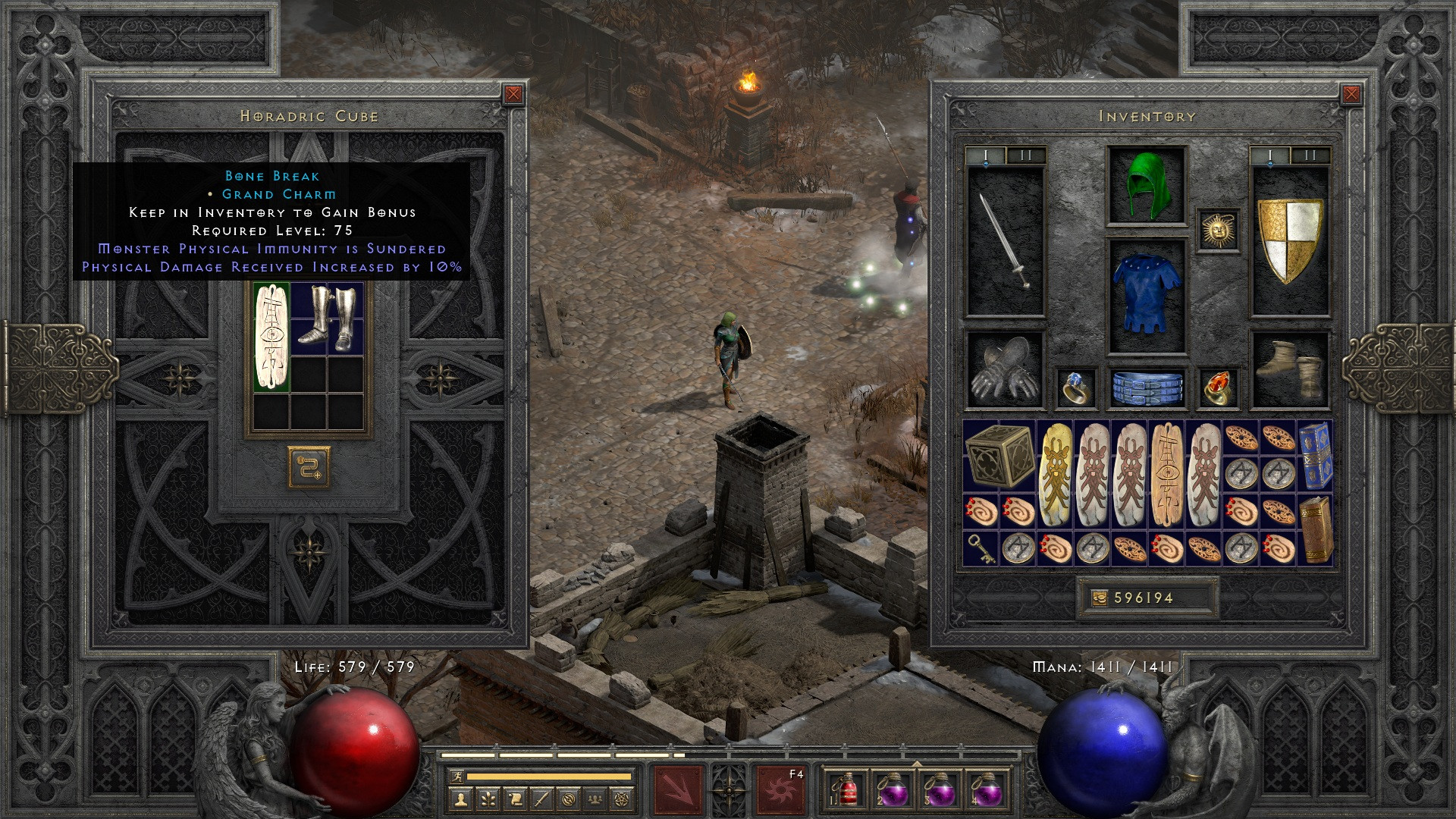Pick up the Bone Break charm in cube

(x=271, y=337)
